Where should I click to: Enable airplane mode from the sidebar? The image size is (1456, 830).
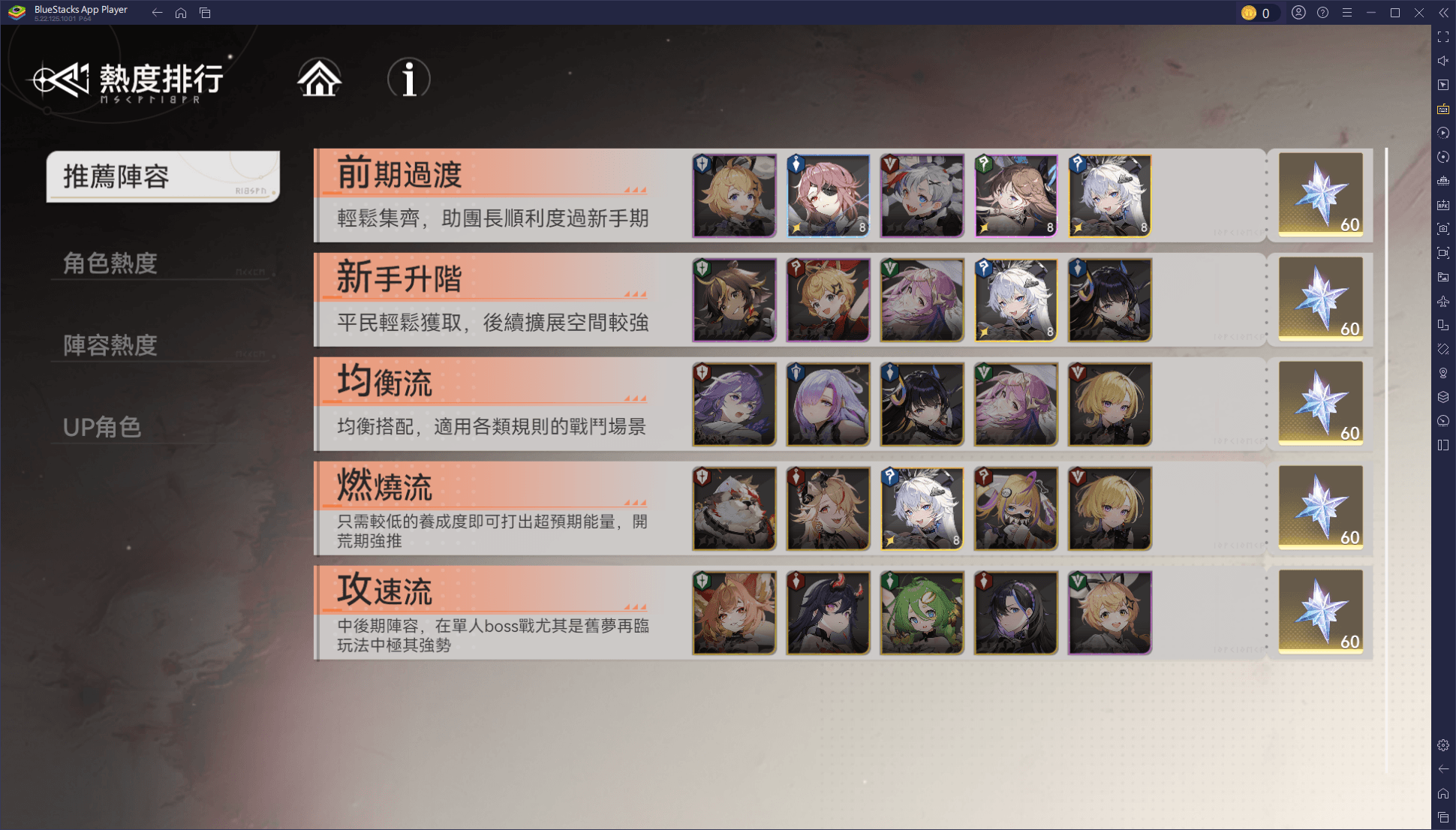point(1442,300)
